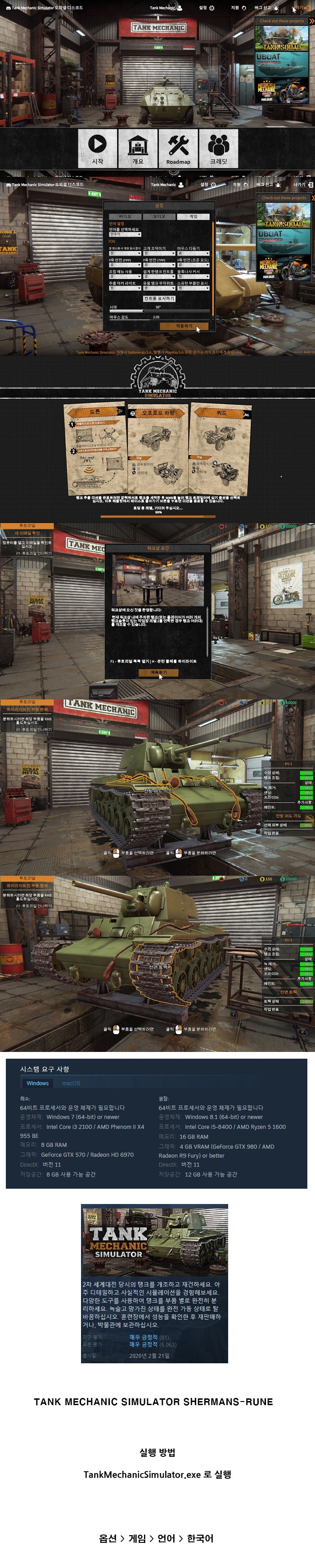Select the 게임 settings tab
The image size is (315, 1568).
tap(193, 216)
